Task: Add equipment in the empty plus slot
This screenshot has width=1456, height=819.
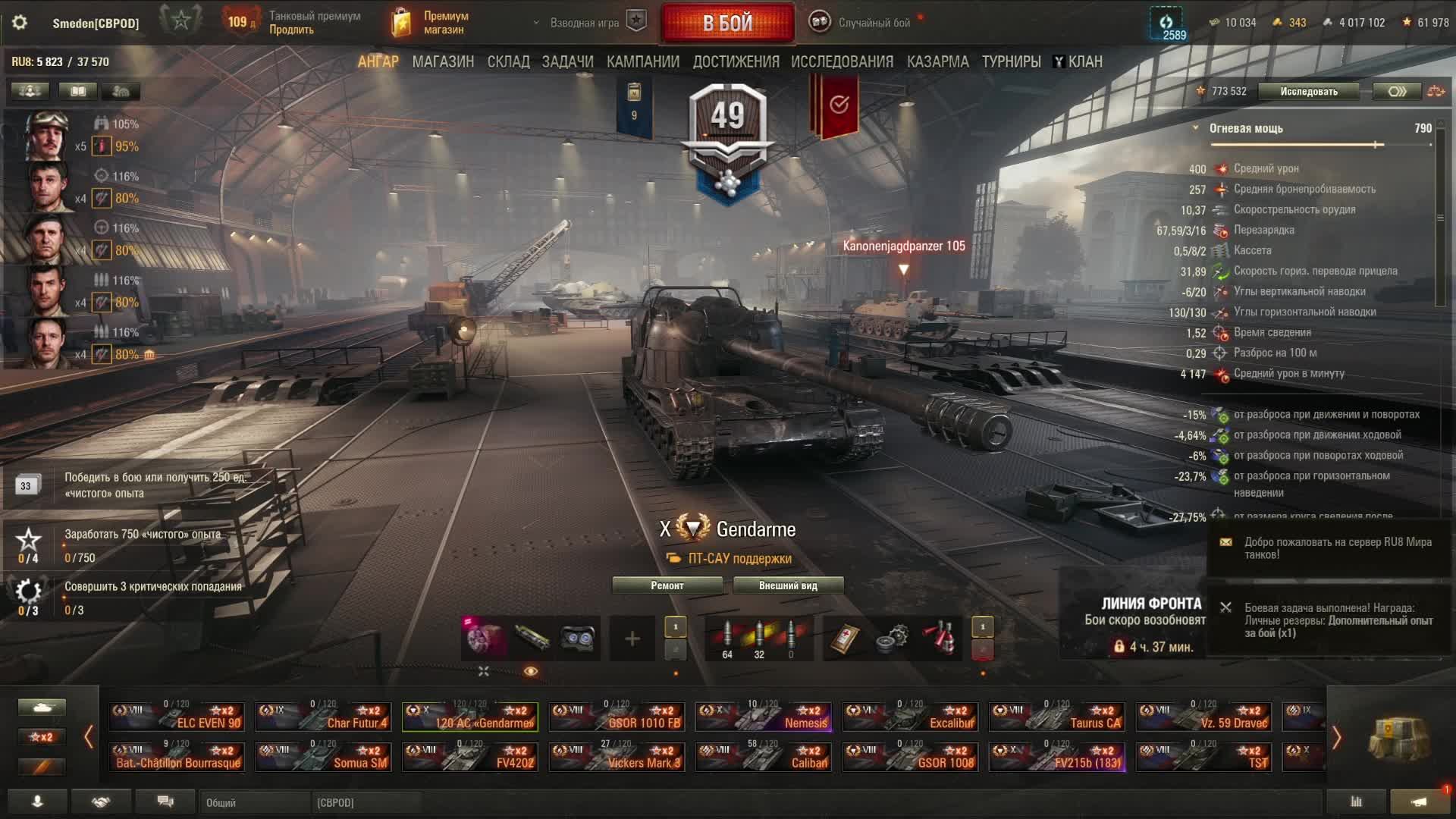Action: point(632,639)
